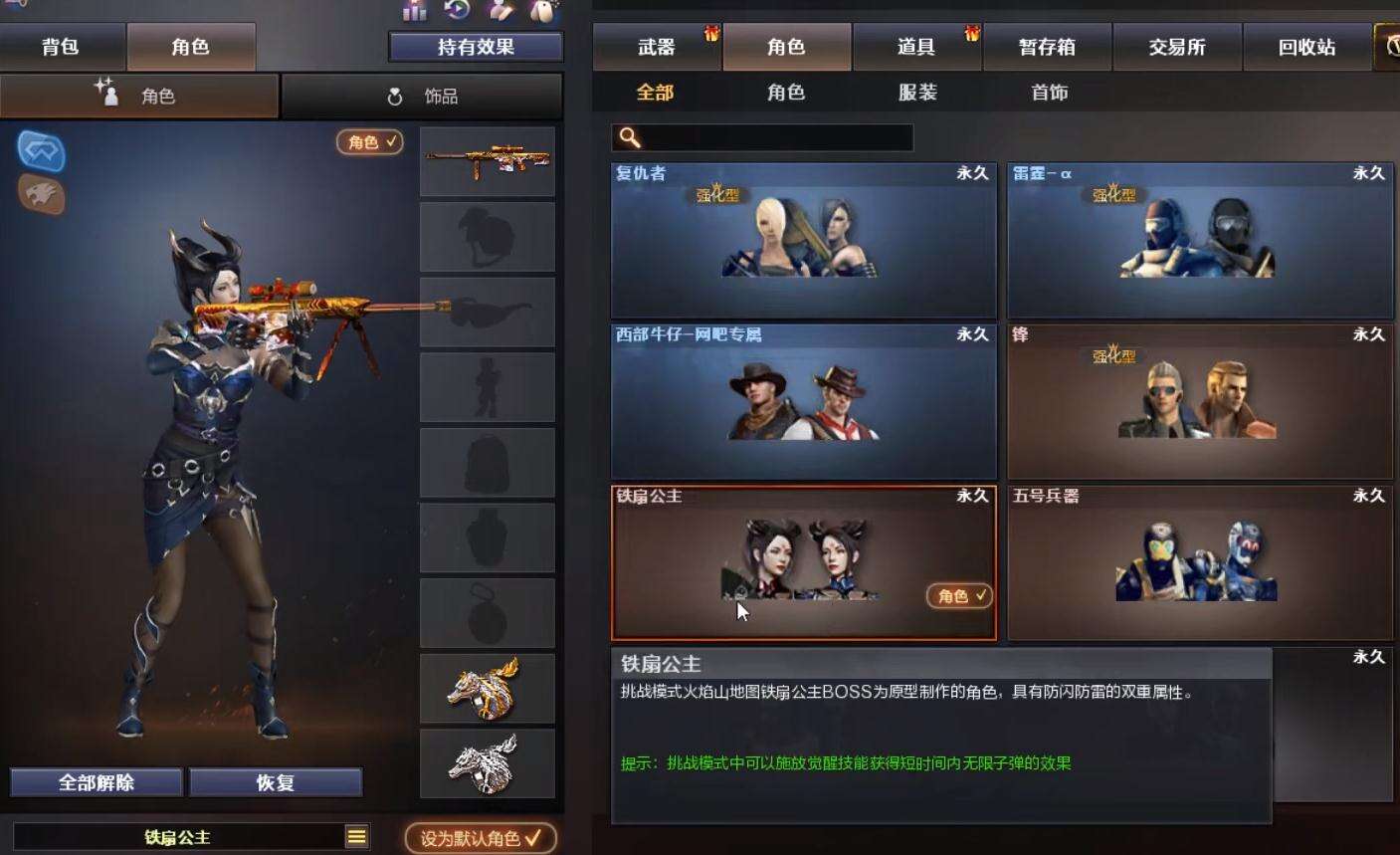Switch to the 武器 tab
Image resolution: width=1400 pixels, height=855 pixels.
pyautogui.click(x=655, y=46)
